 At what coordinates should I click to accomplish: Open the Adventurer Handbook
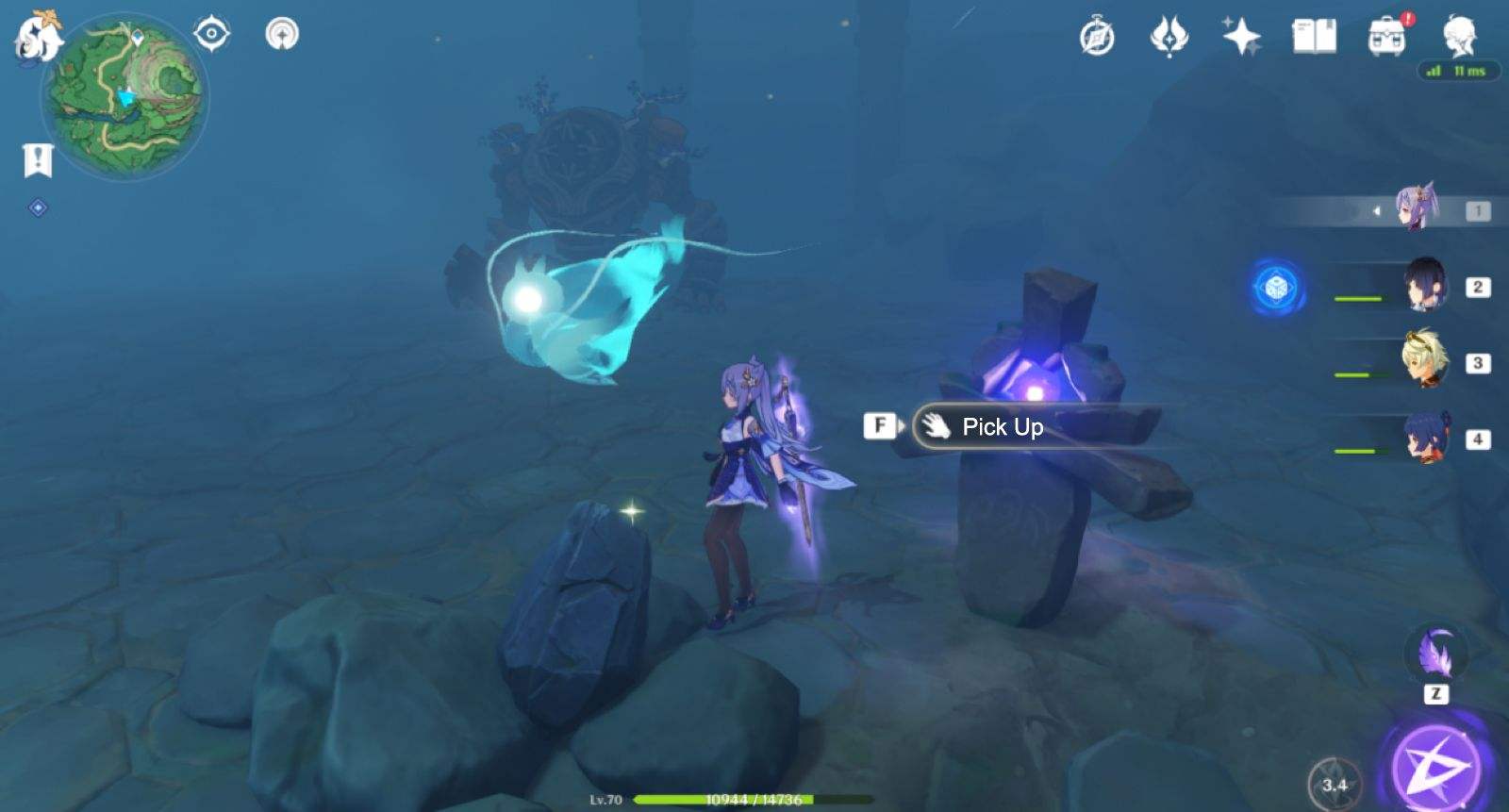coord(1314,34)
